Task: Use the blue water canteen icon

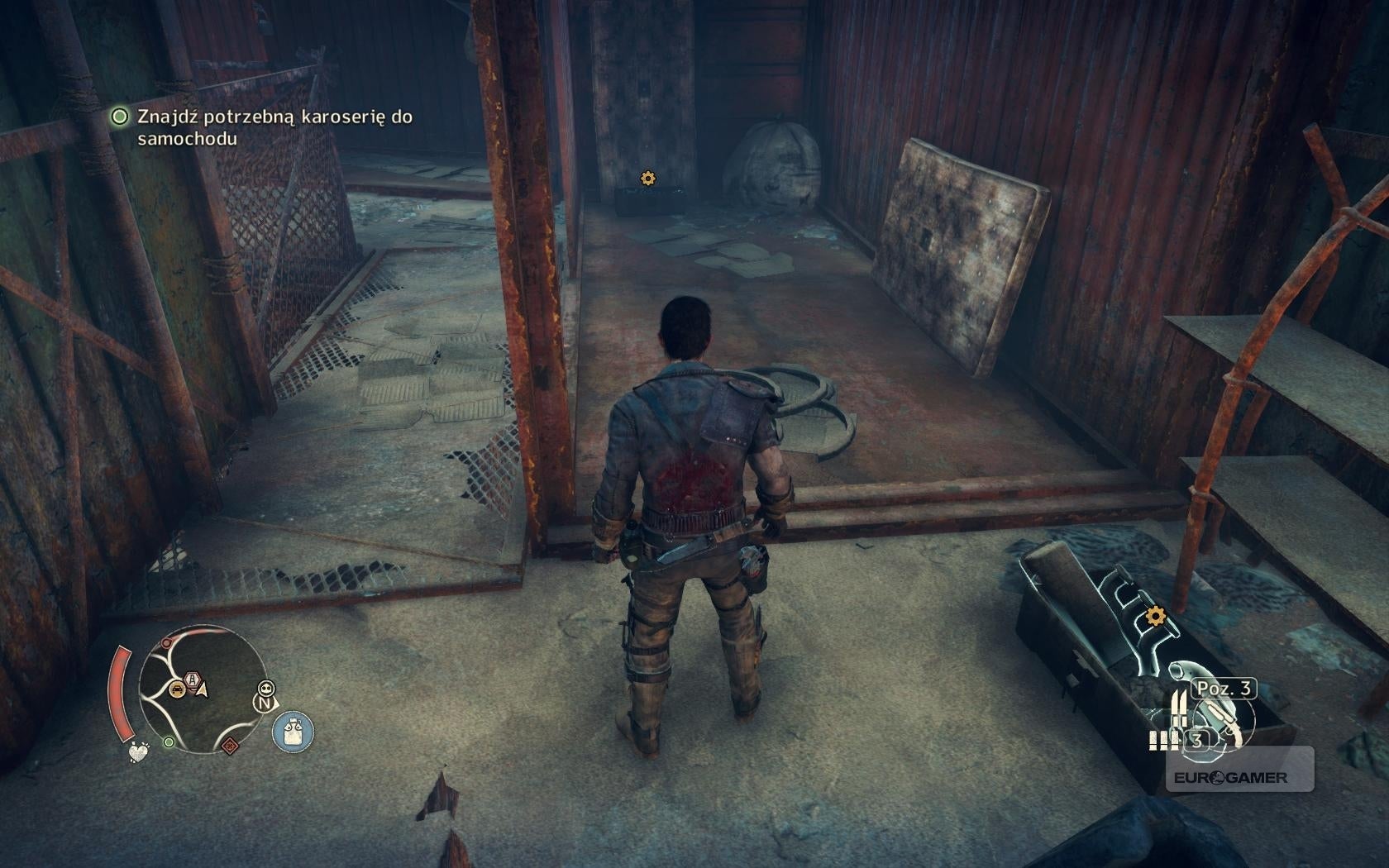Action: (292, 732)
